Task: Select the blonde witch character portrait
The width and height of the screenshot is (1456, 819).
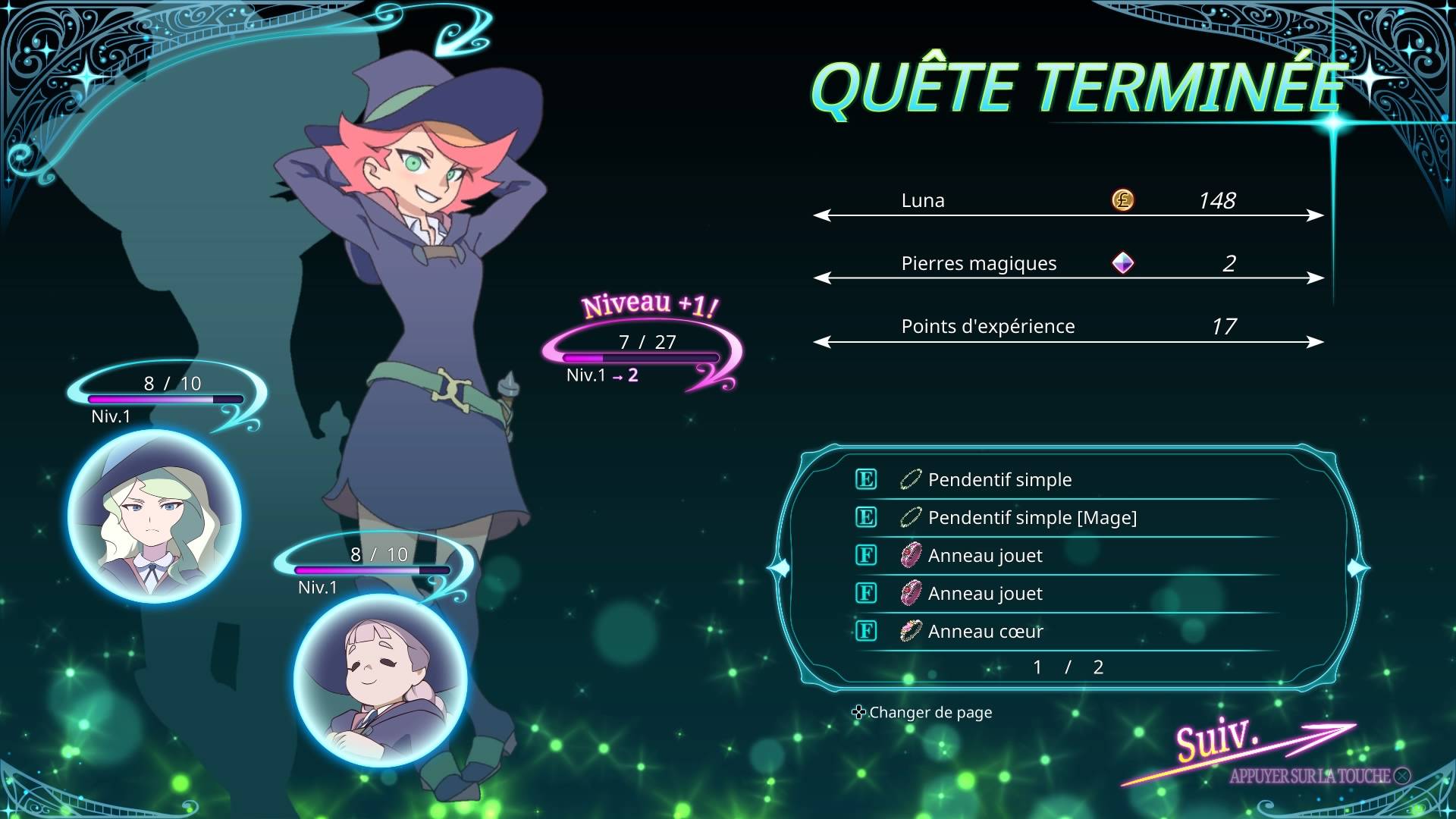Action: tap(155, 516)
